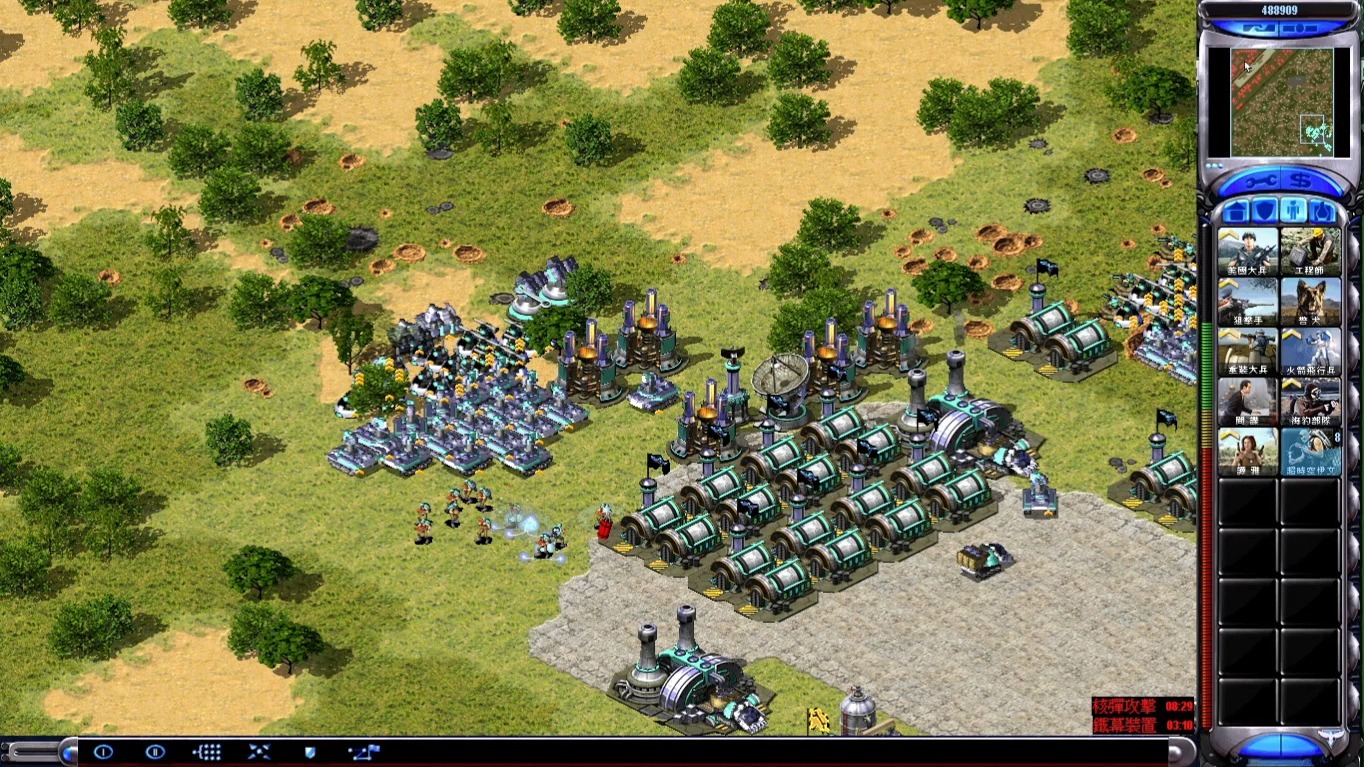Select control group one button

(x=103, y=752)
